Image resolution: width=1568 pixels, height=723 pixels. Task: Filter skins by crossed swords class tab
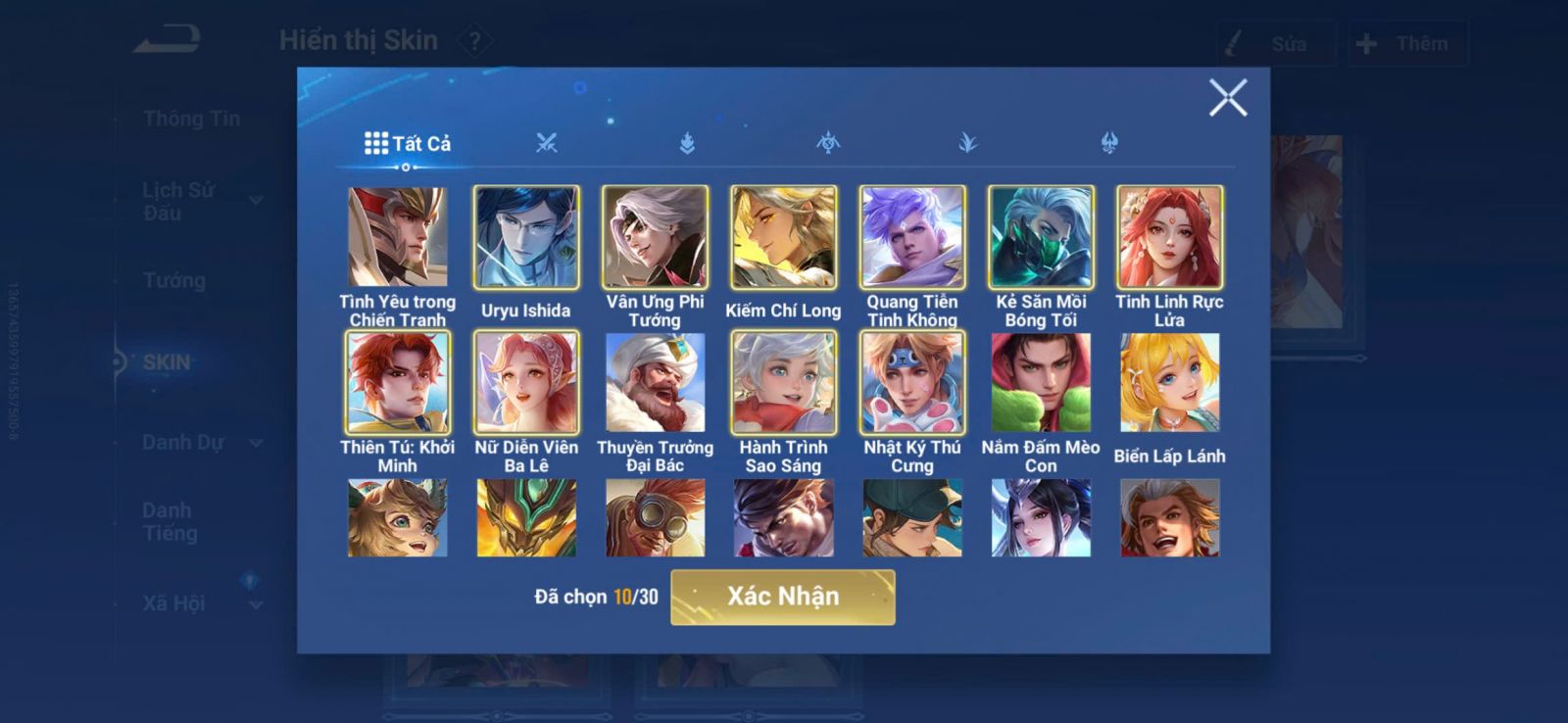click(547, 144)
